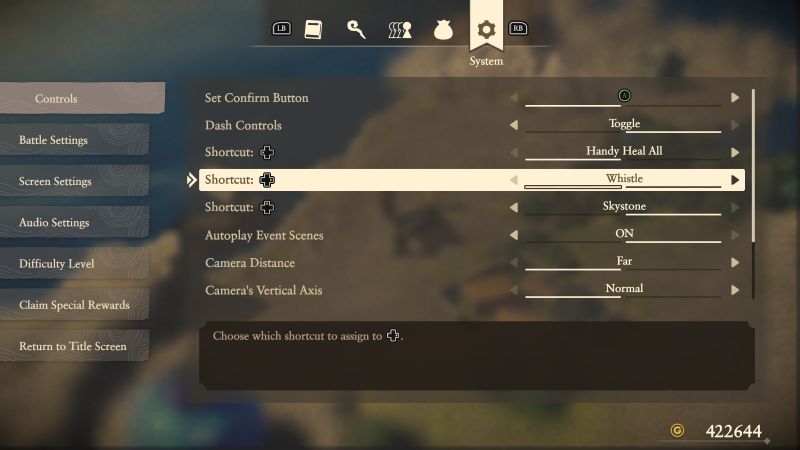The width and height of the screenshot is (800, 450).
Task: Select the Camera's Vertical Axis row
Action: (350, 290)
